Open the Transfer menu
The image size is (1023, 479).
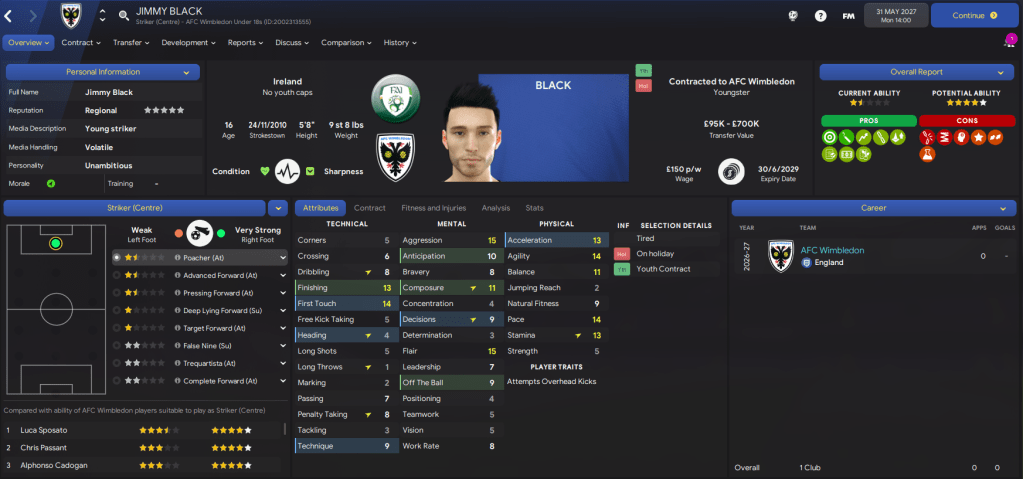(x=131, y=43)
